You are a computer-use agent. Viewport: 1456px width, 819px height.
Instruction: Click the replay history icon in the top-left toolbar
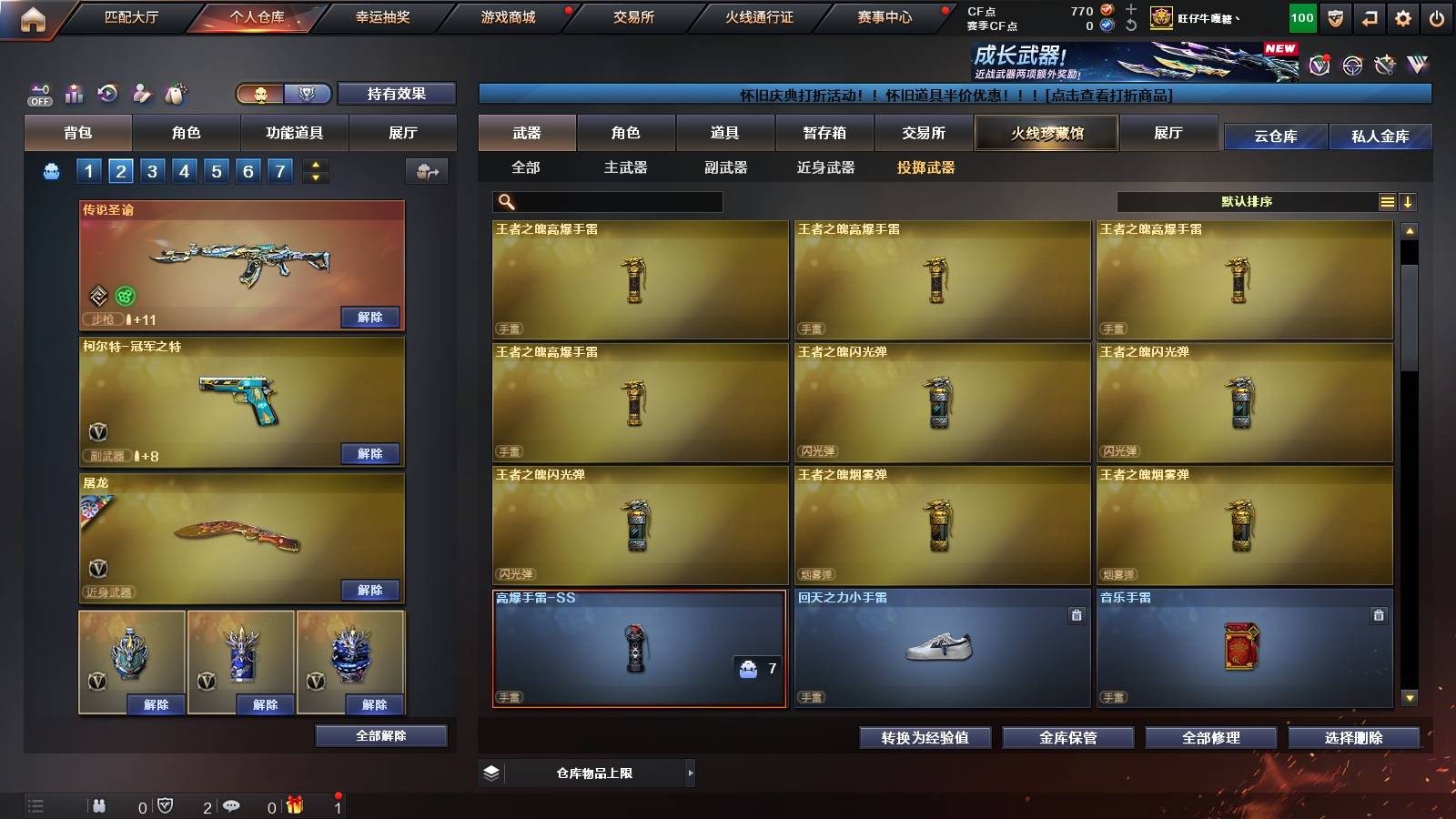click(x=106, y=93)
